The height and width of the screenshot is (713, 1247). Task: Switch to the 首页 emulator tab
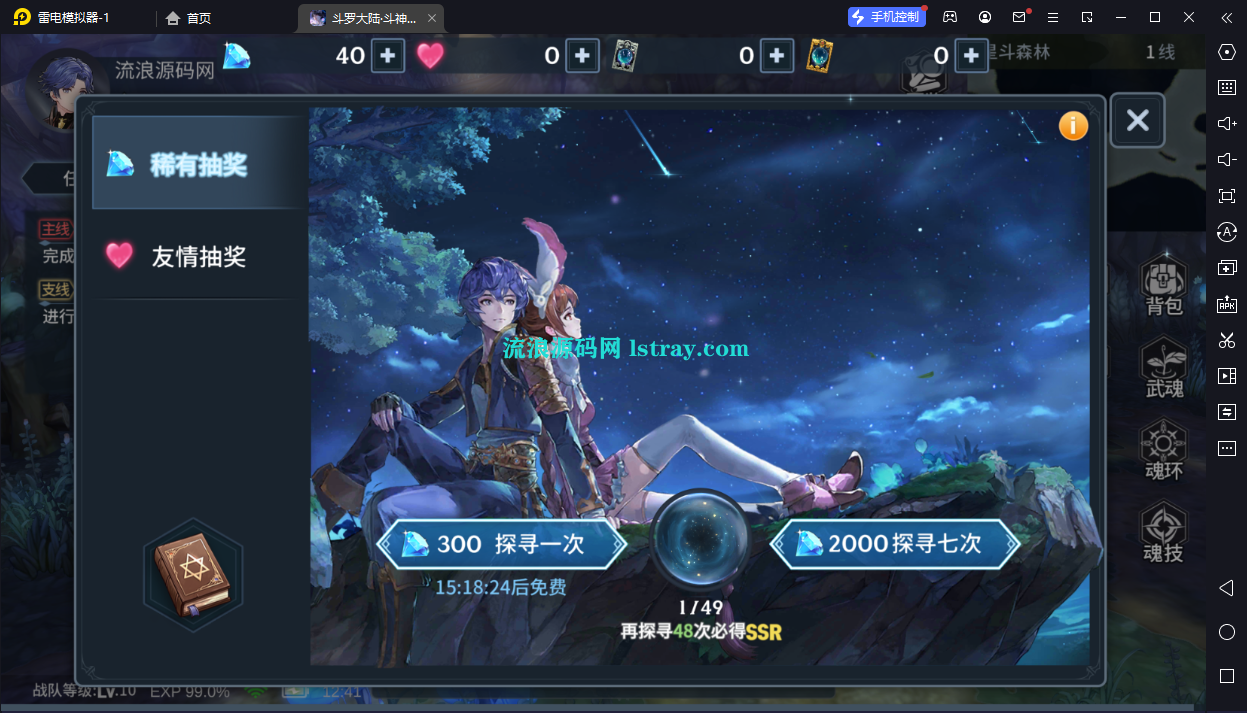coord(189,18)
